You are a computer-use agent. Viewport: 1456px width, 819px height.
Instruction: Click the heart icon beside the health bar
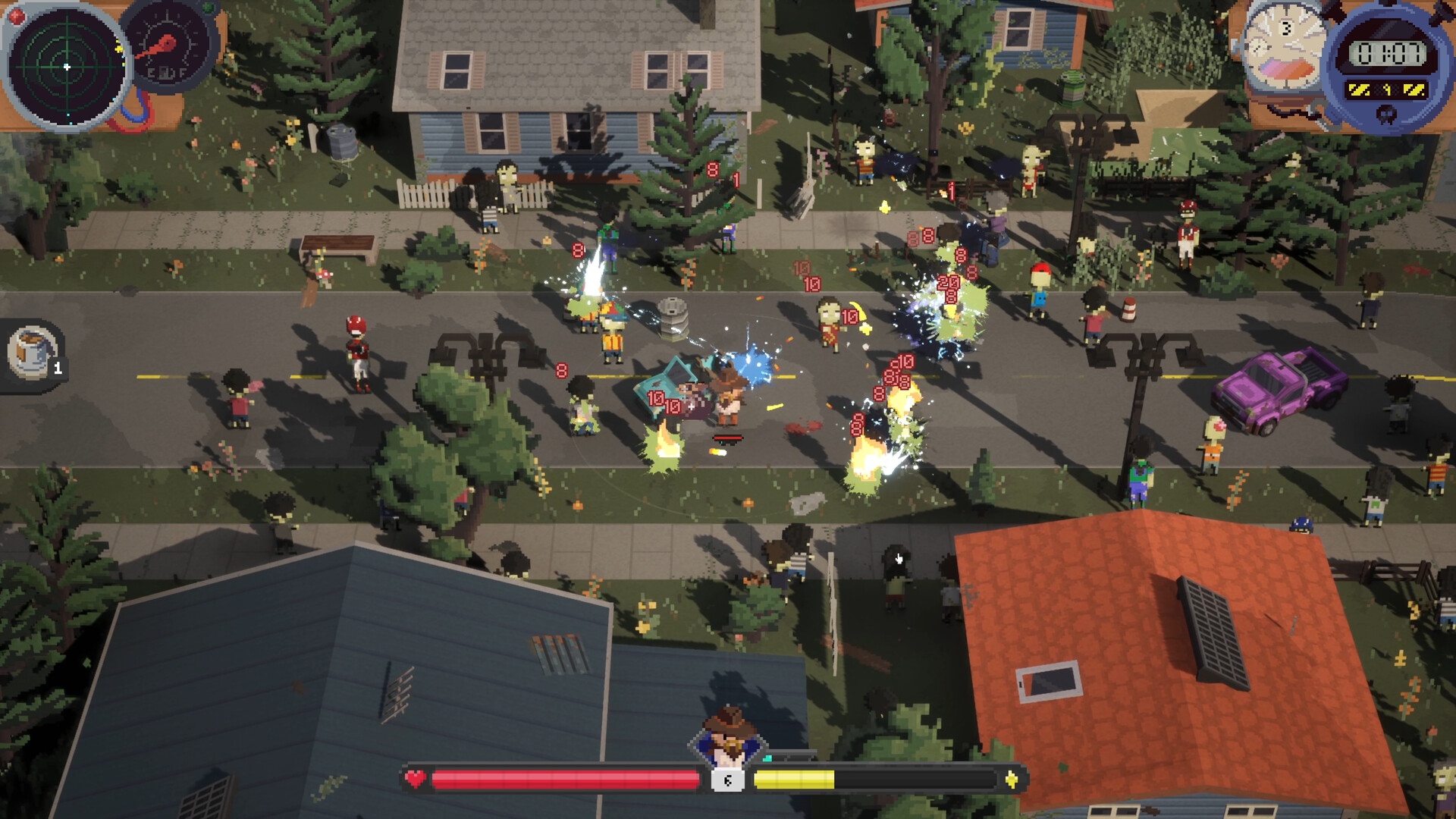pos(415,777)
